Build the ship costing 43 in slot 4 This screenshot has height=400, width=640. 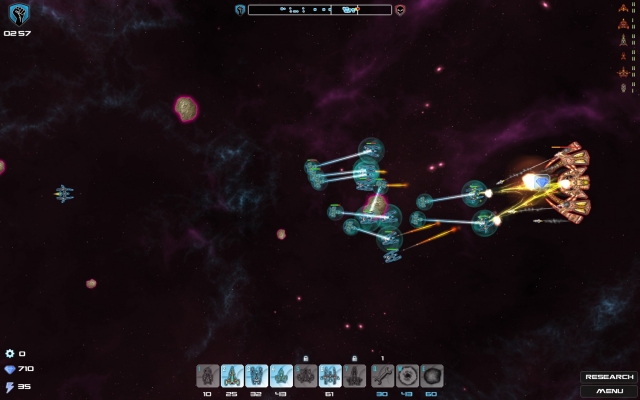[281, 376]
